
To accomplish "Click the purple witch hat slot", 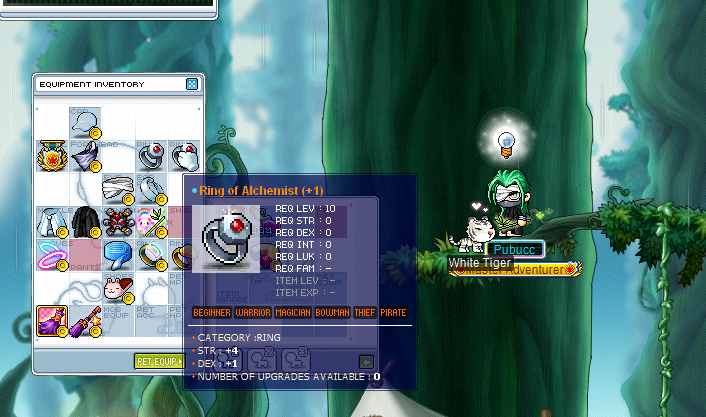I will point(51,319).
